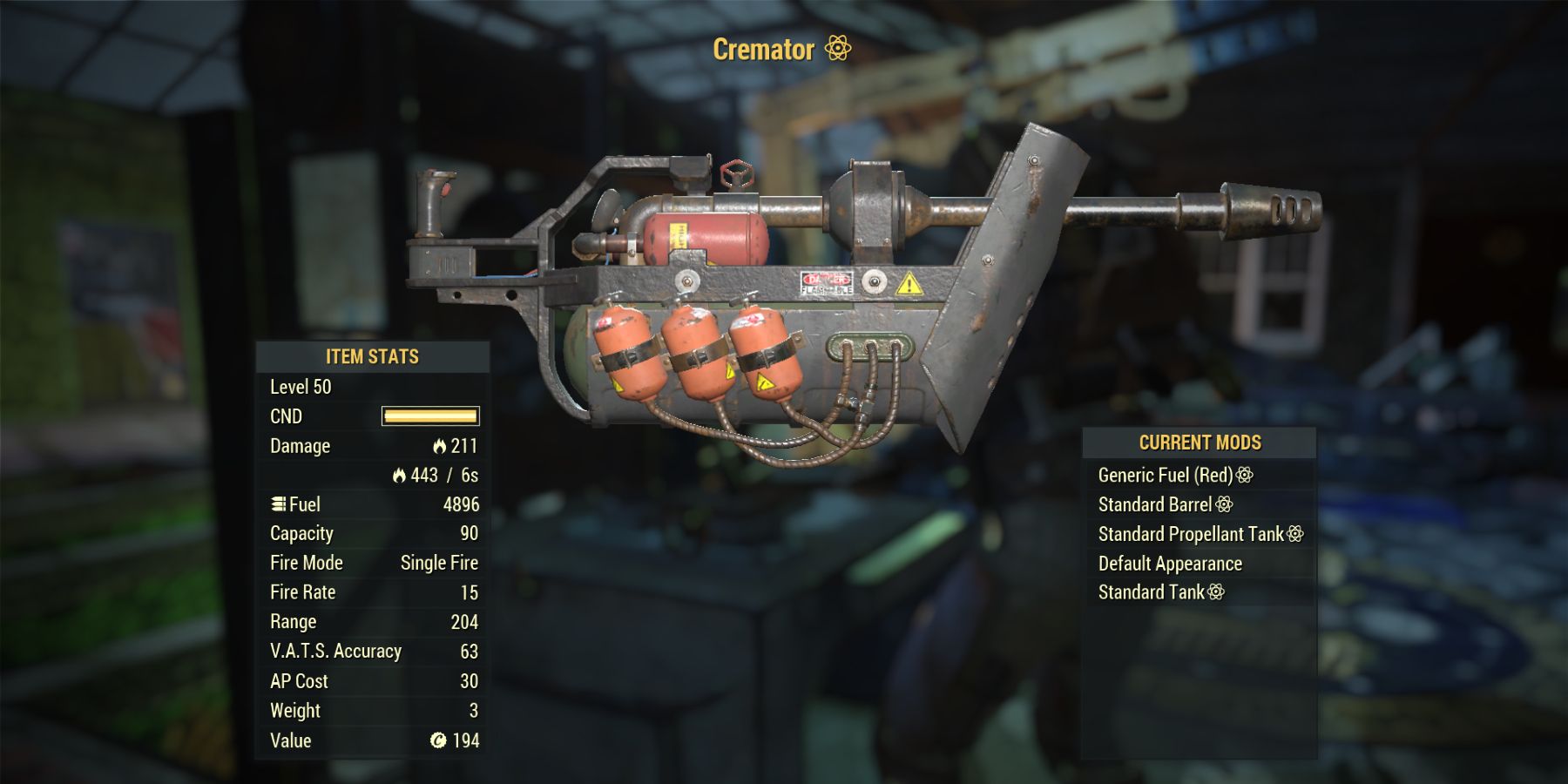Screen dimensions: 1568x784
Task: Click the flame icon next to 443 / 6s
Action: (399, 476)
